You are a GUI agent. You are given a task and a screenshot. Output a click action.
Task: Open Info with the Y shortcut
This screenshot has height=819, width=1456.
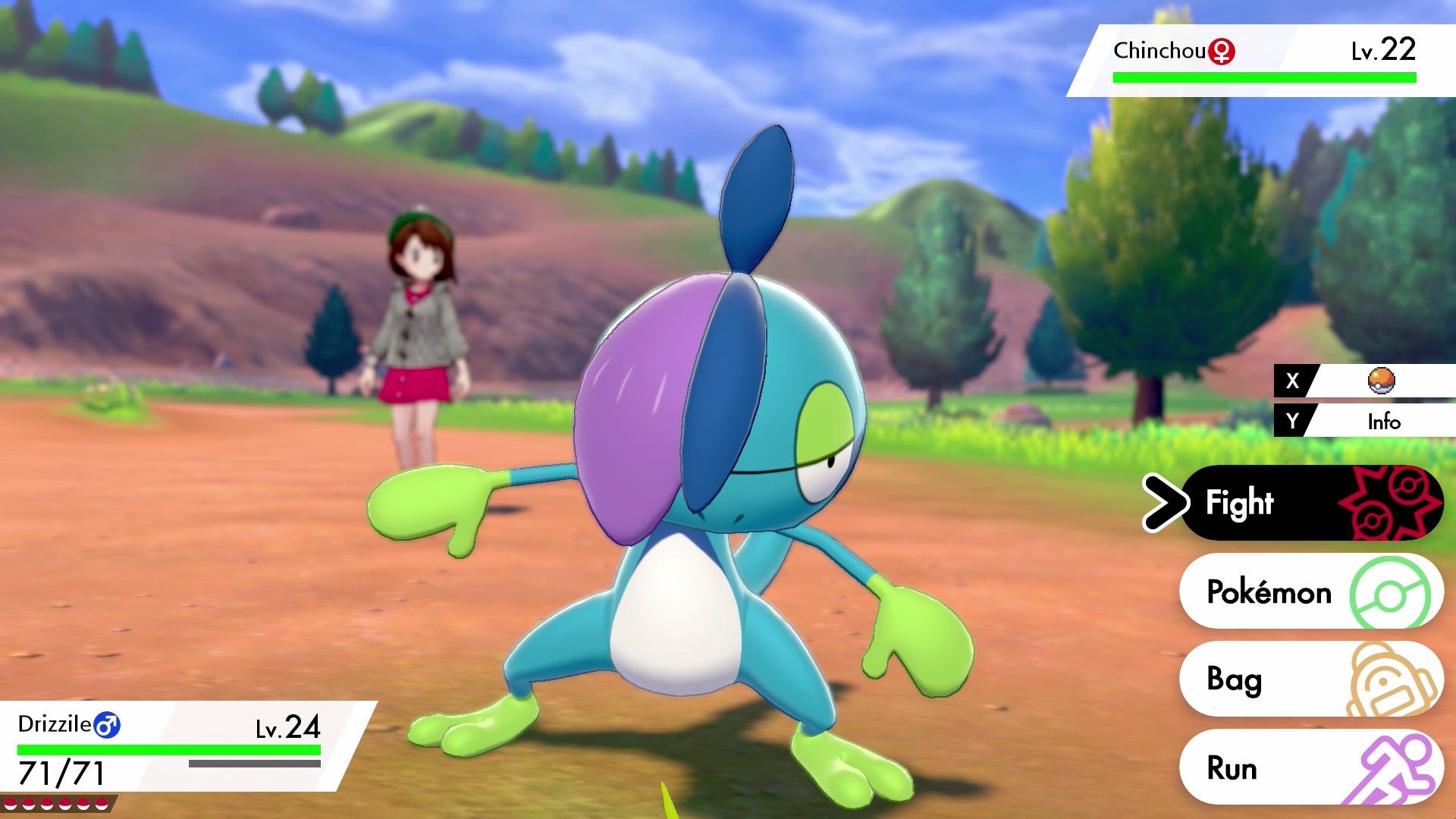coord(1385,422)
